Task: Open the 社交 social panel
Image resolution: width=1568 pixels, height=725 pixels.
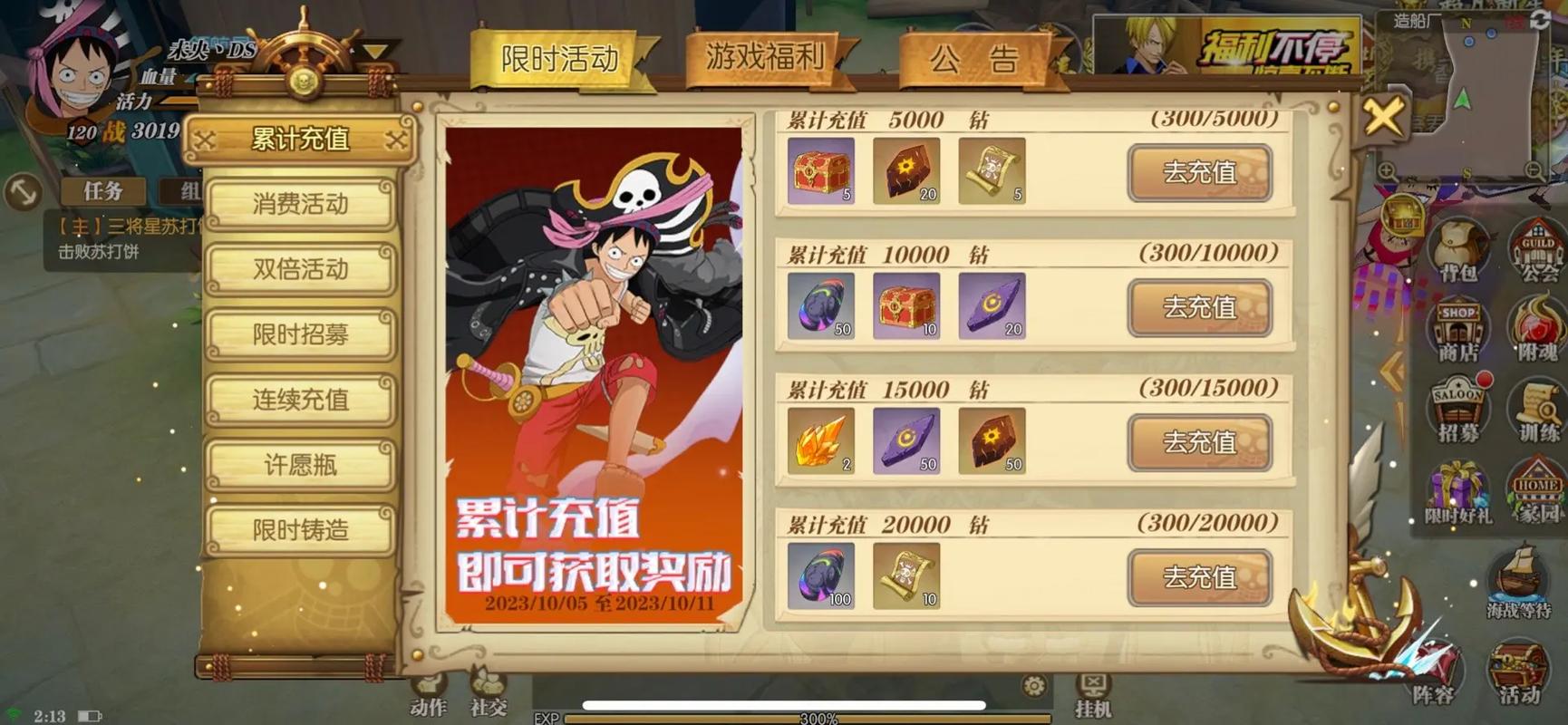Action: [x=487, y=698]
